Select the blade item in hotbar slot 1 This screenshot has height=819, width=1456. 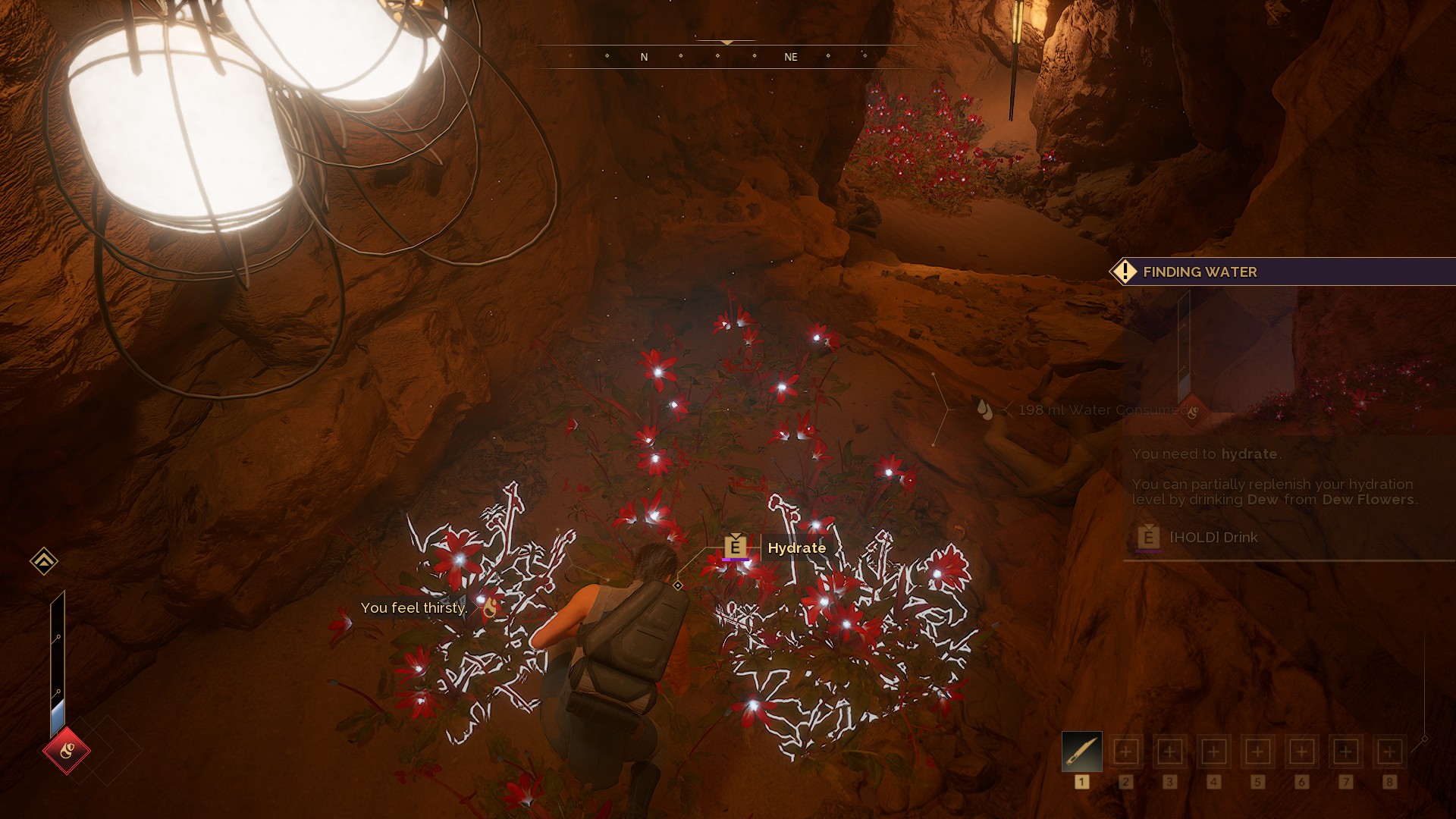[1081, 752]
